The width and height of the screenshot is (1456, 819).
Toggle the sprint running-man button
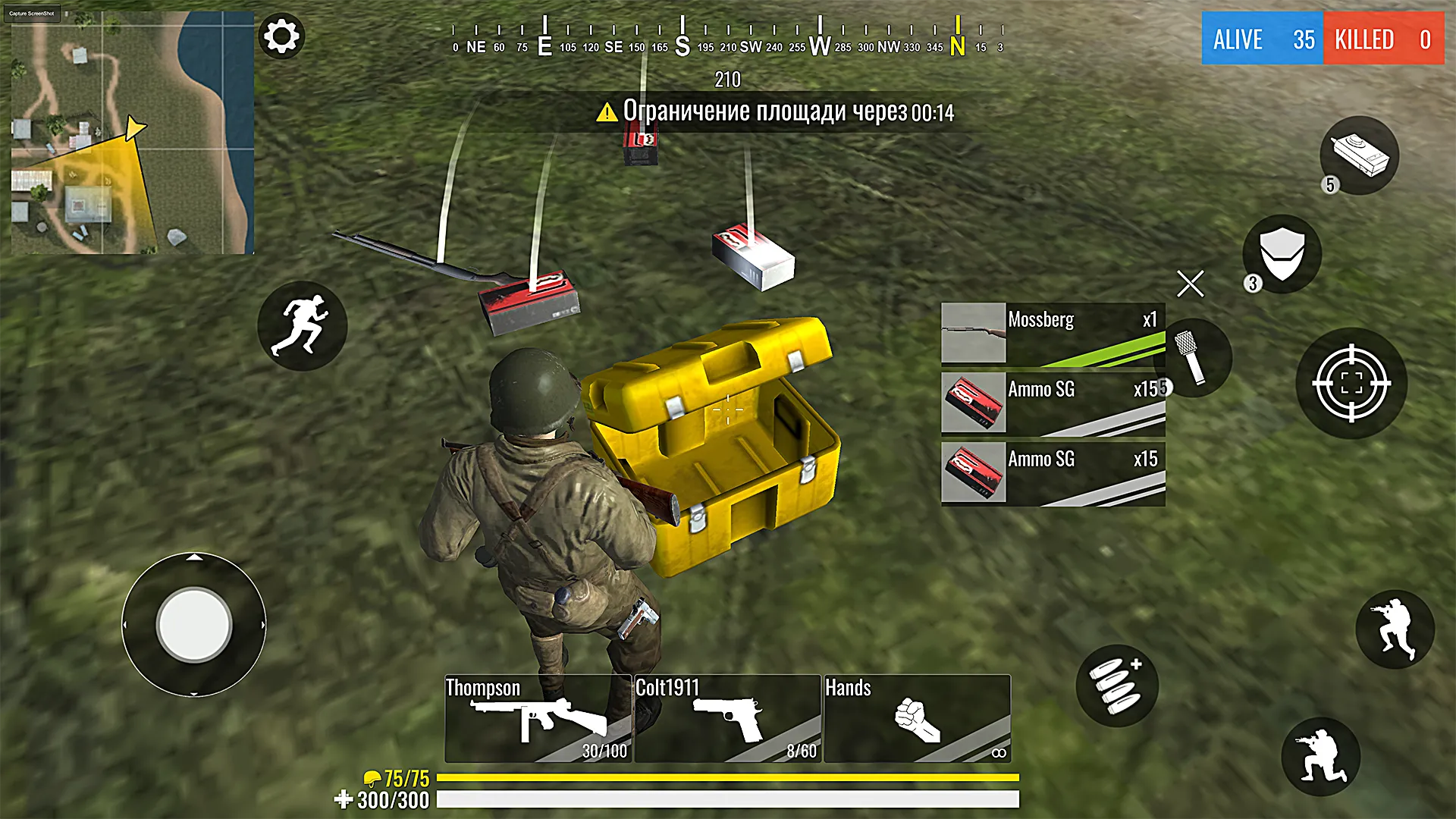pos(302,326)
